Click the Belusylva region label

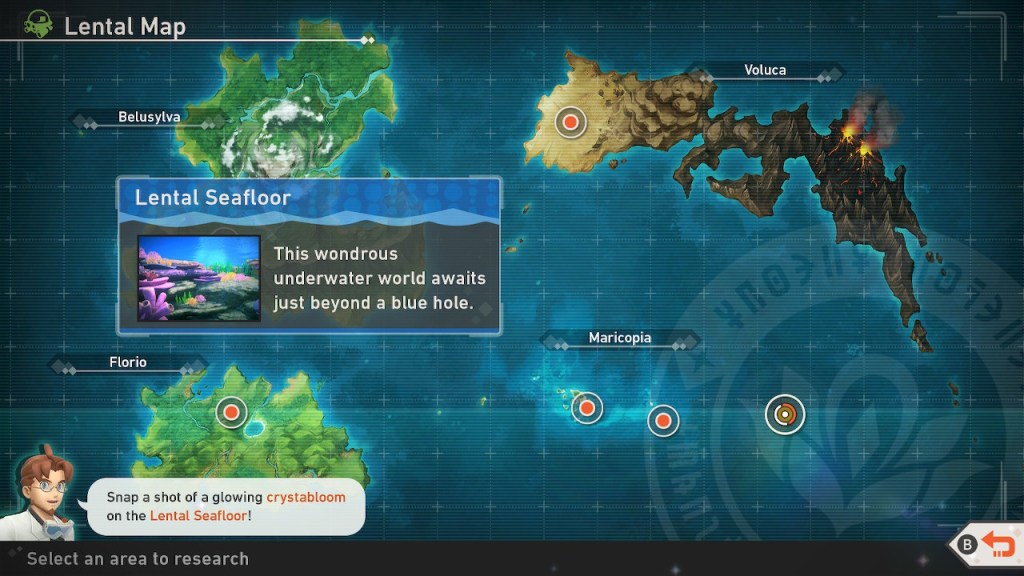[x=149, y=117]
